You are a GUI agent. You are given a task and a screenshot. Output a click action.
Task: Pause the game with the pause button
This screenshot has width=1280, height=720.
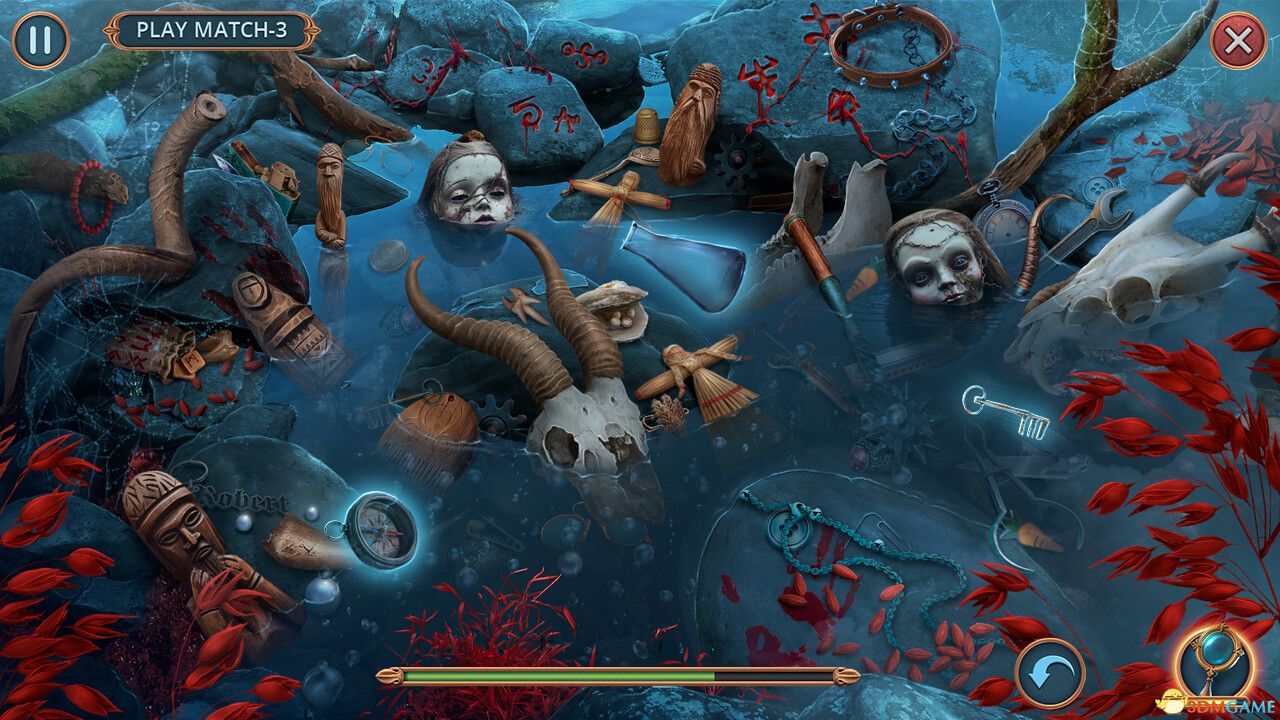point(40,40)
